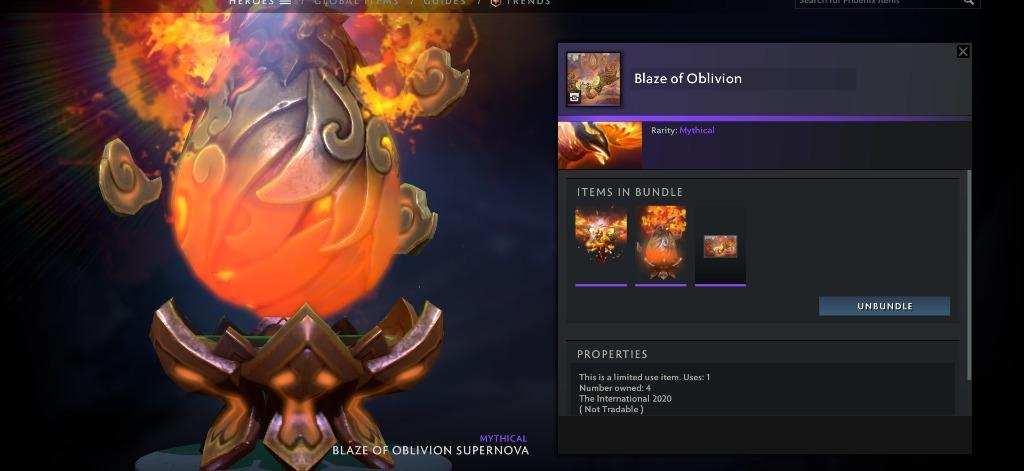Click the magnifying glass search icon

click(x=968, y=3)
